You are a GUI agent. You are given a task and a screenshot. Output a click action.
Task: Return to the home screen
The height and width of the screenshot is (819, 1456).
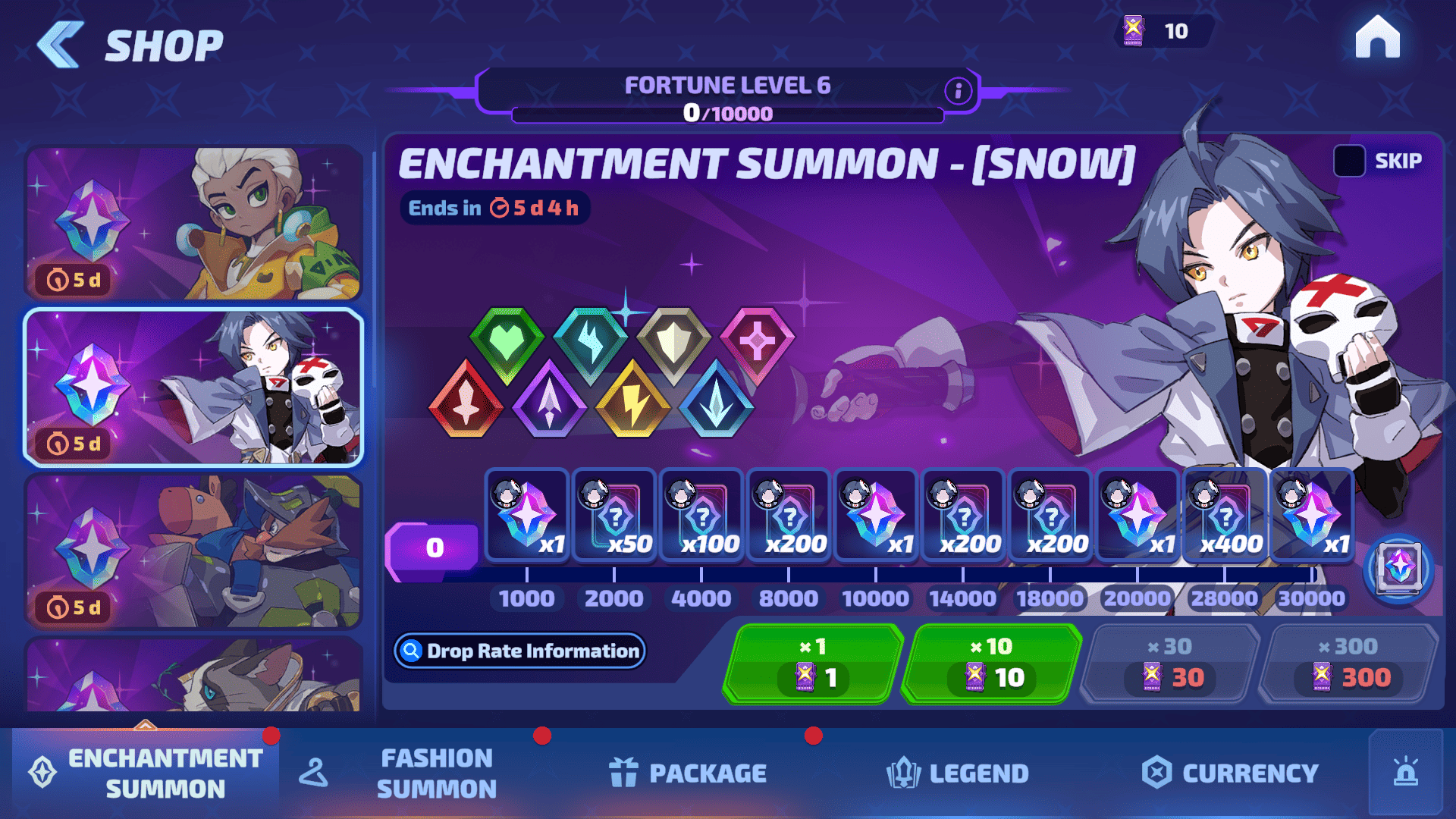1377,38
